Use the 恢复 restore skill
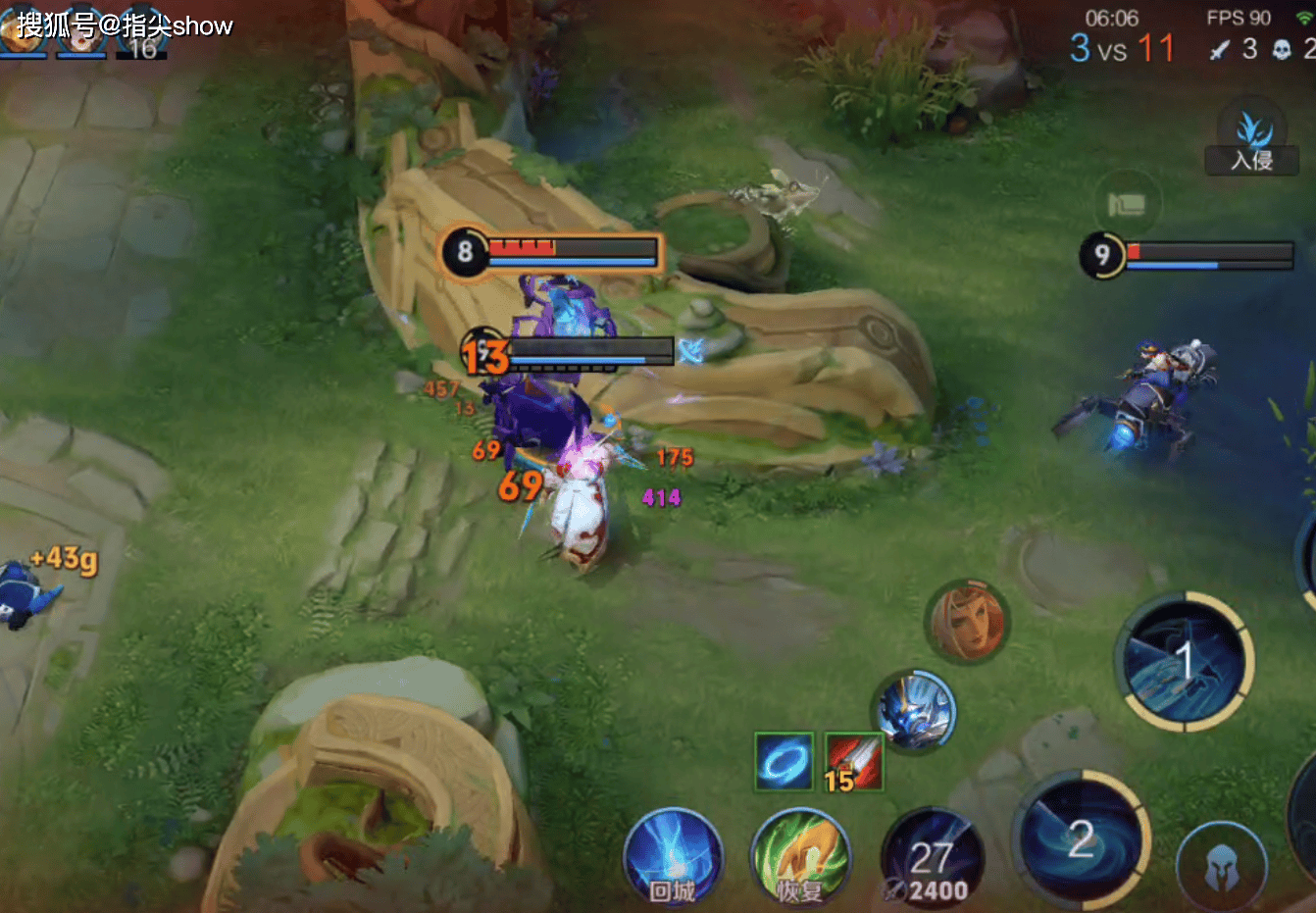The image size is (1316, 913). click(800, 857)
